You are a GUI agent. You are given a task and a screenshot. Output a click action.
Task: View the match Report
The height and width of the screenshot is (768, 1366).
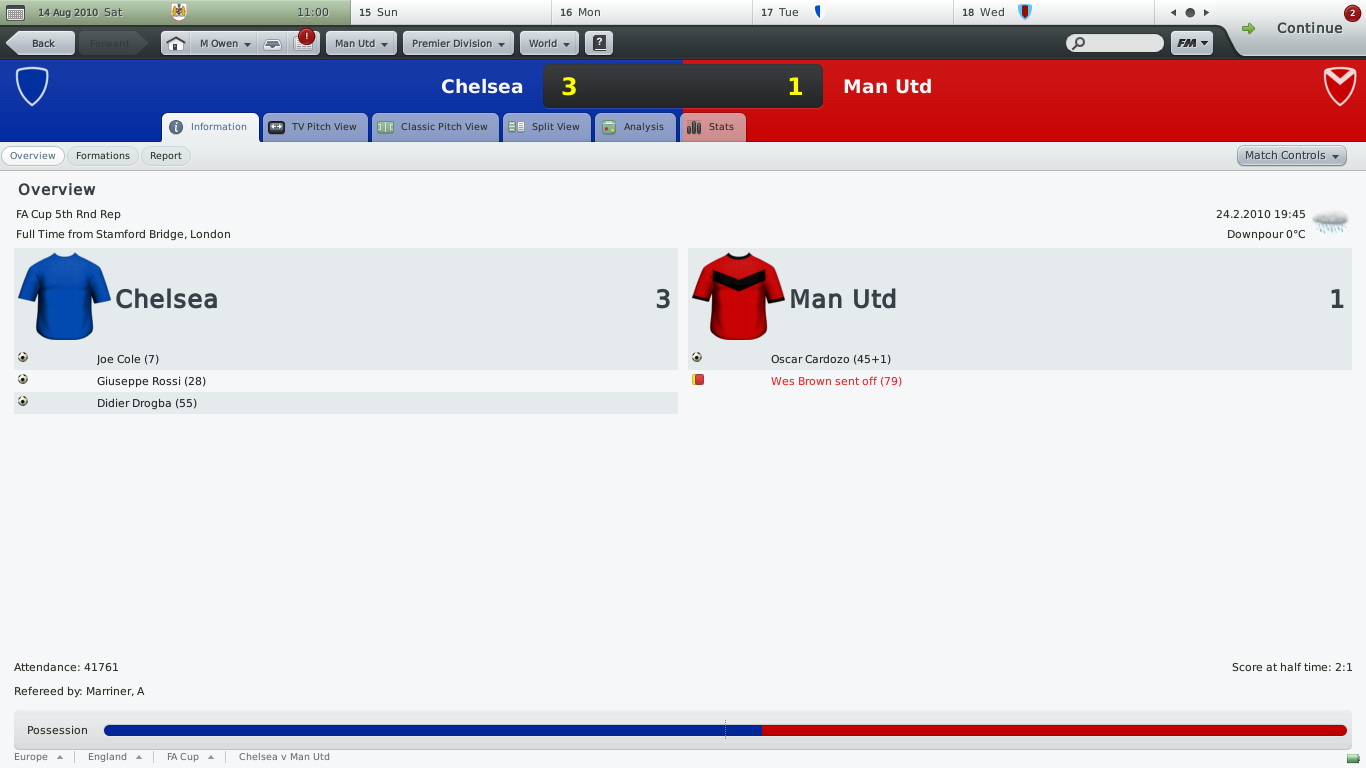pos(166,156)
